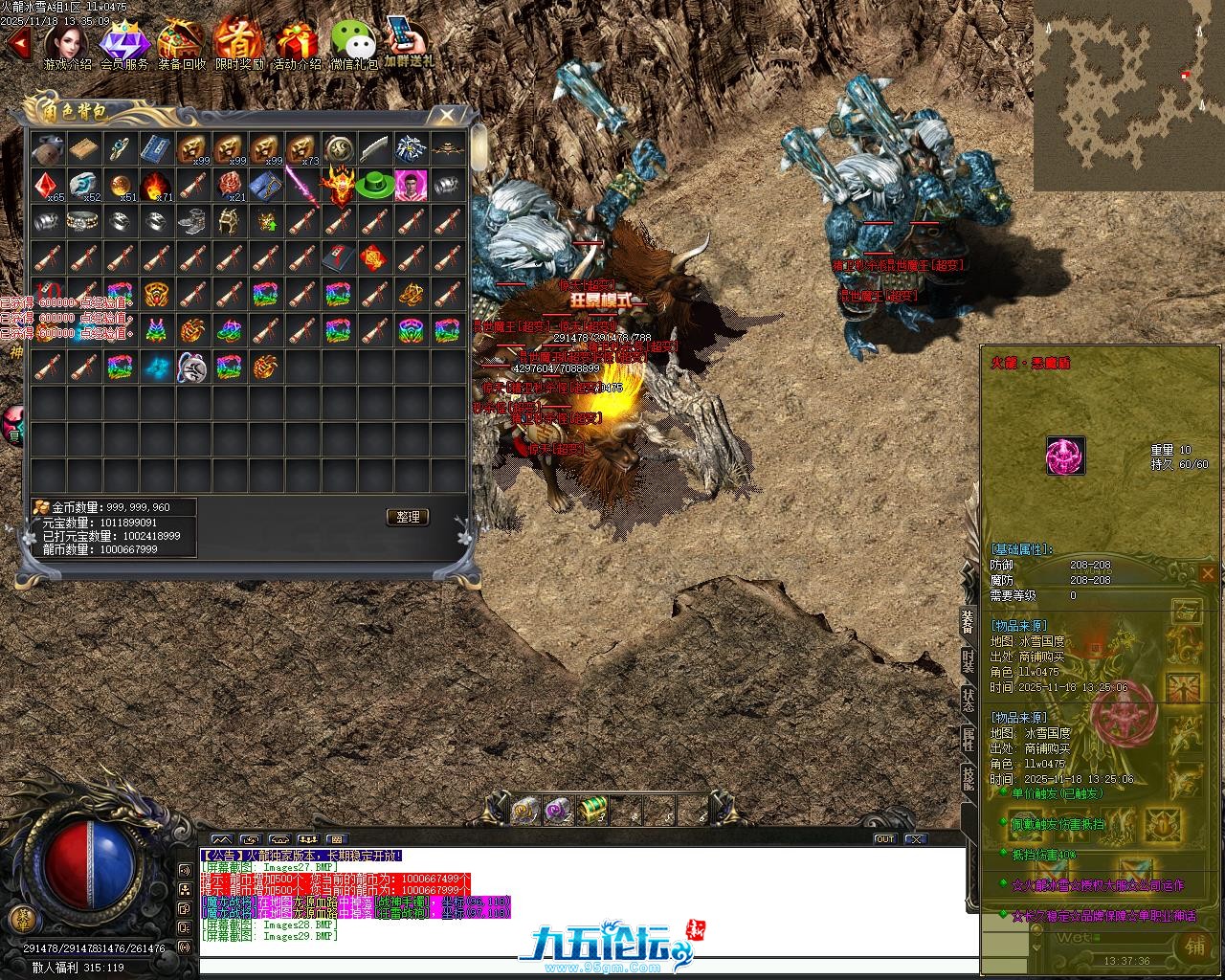Viewport: 1225px width, 980px height.
Task: Select the green hat in the backpack
Action: click(x=374, y=186)
